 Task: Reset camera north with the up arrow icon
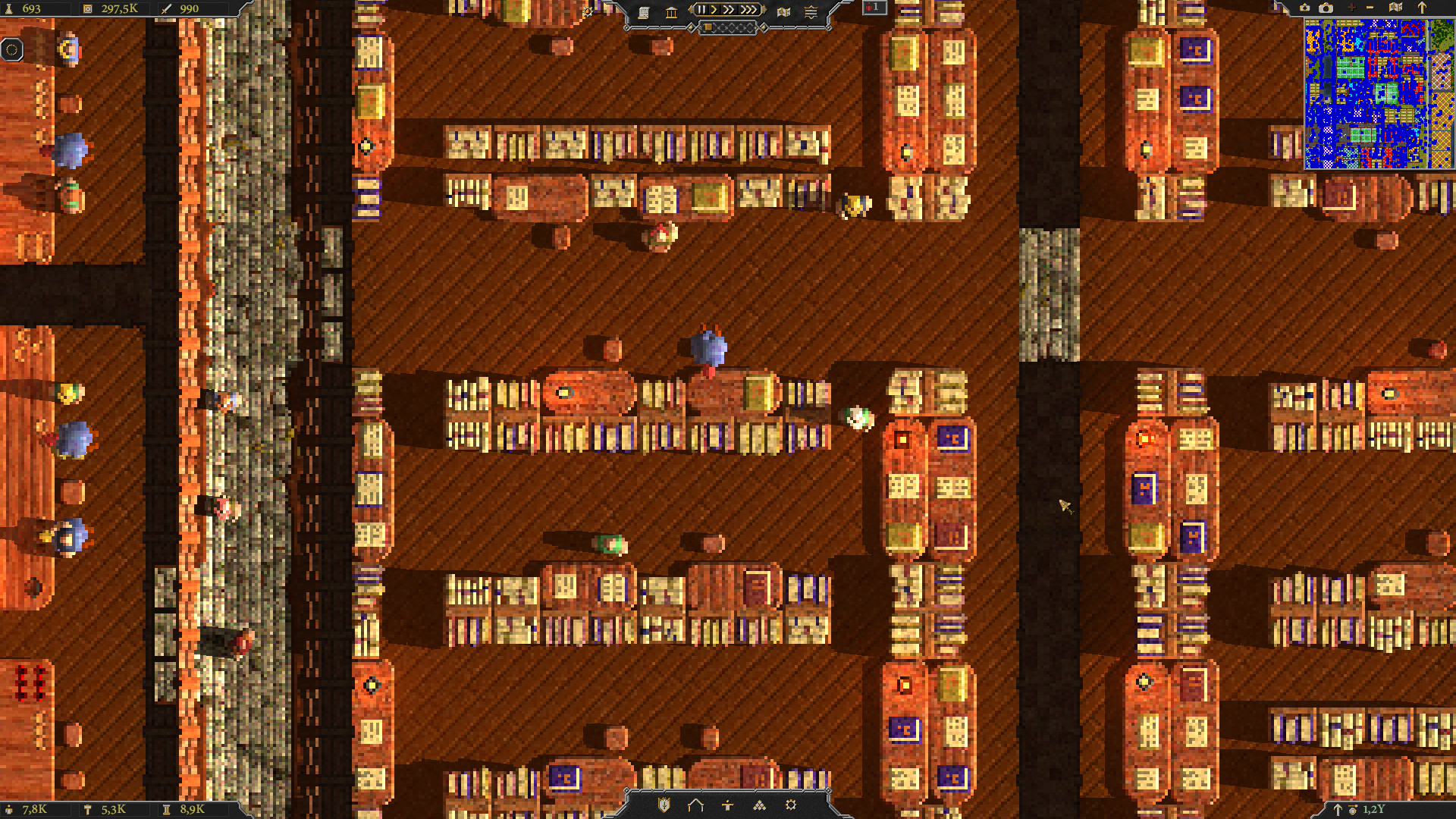click(1422, 9)
